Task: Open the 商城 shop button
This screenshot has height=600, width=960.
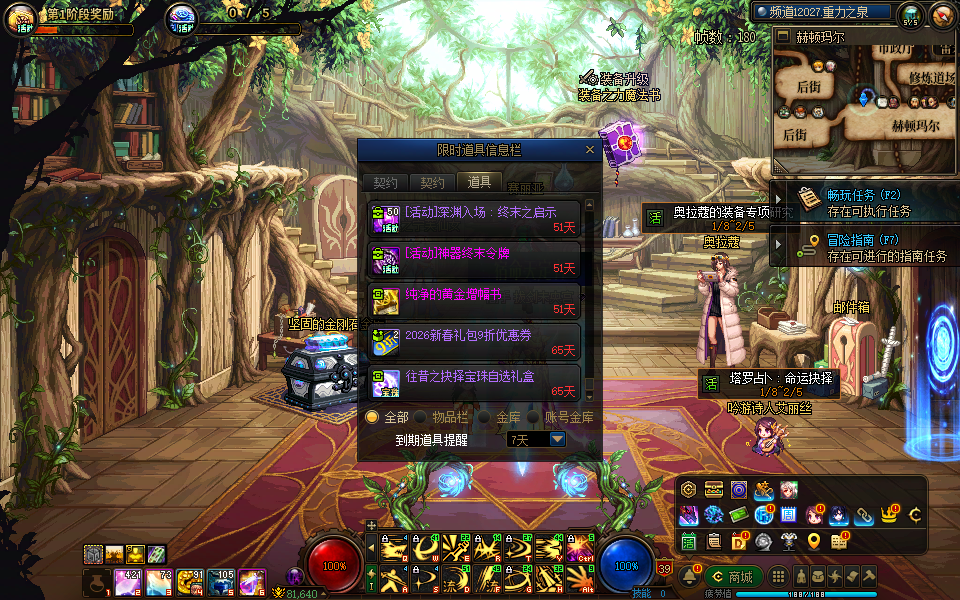Action: [733, 577]
